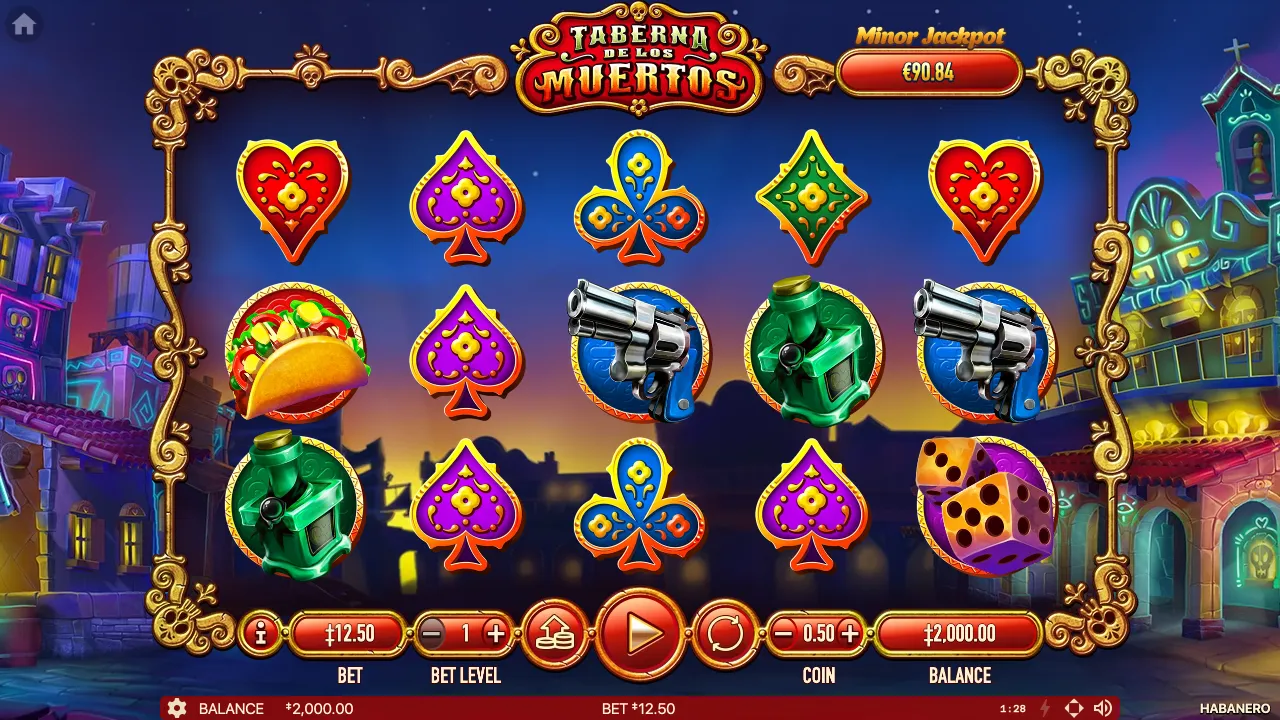Viewport: 1280px width, 720px height.
Task: Open game settings via the gear icon
Action: pos(178,708)
